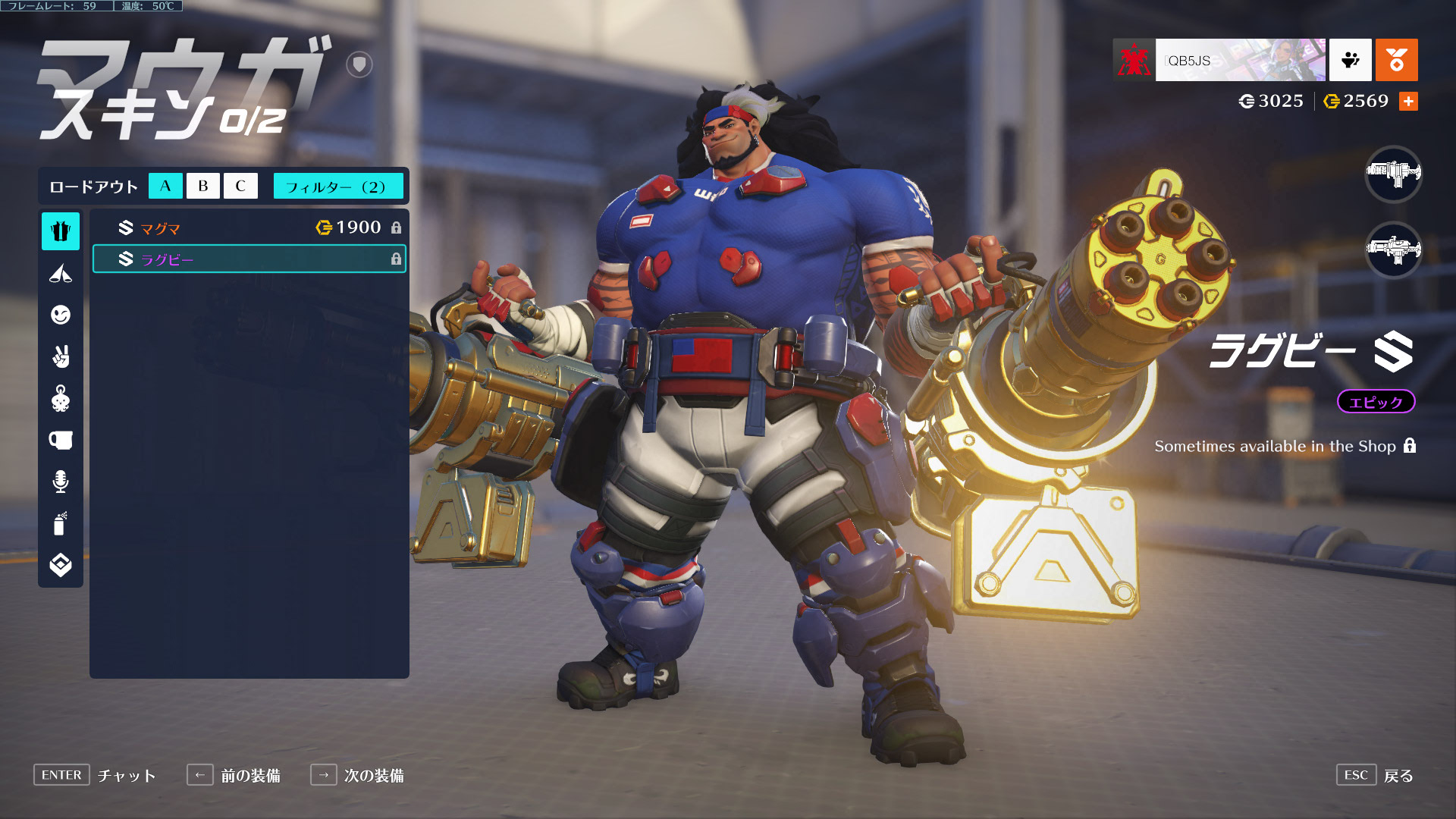Open the social group icon button

1350,60
